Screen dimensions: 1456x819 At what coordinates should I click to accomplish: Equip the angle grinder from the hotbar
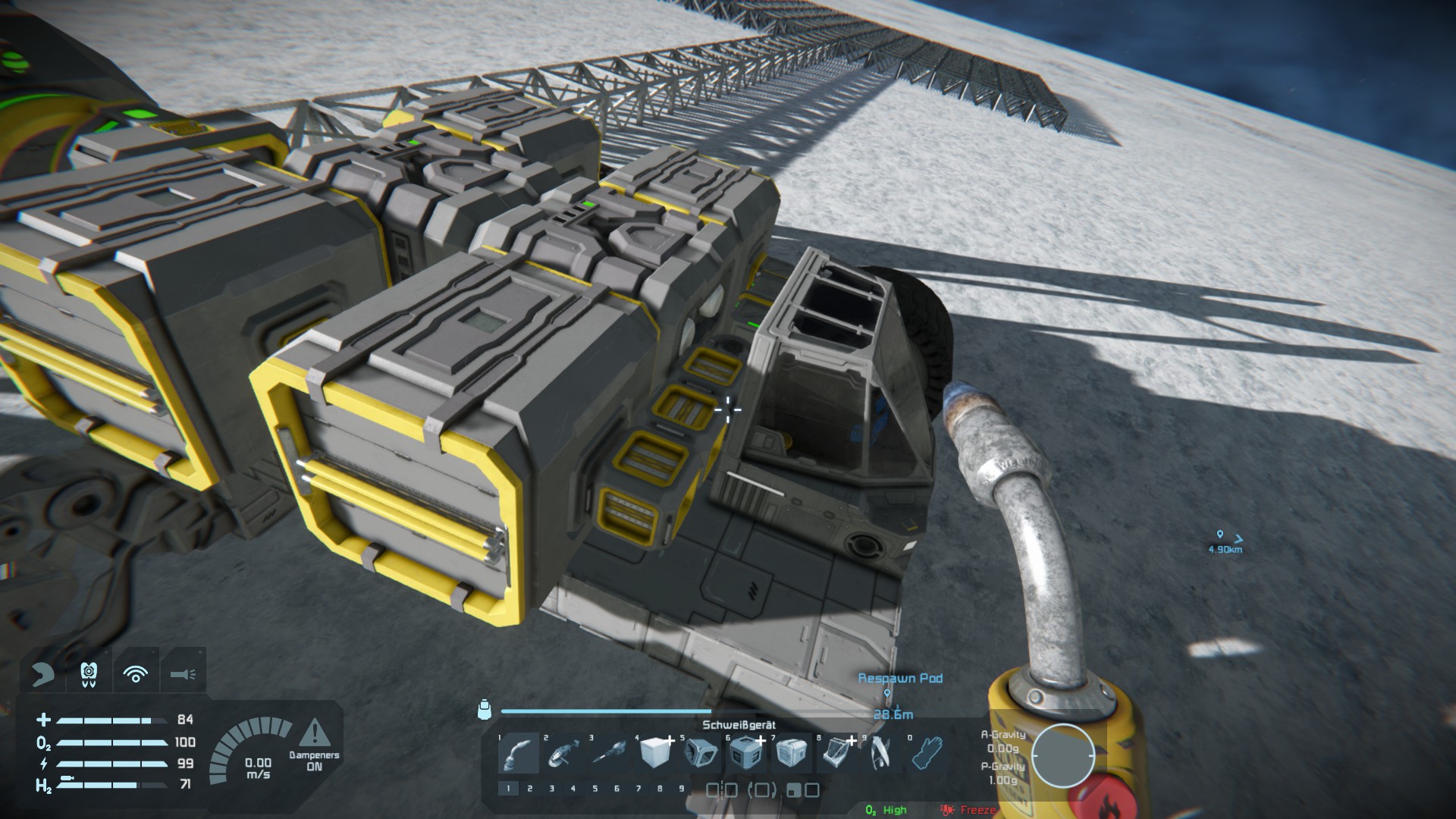(x=564, y=752)
